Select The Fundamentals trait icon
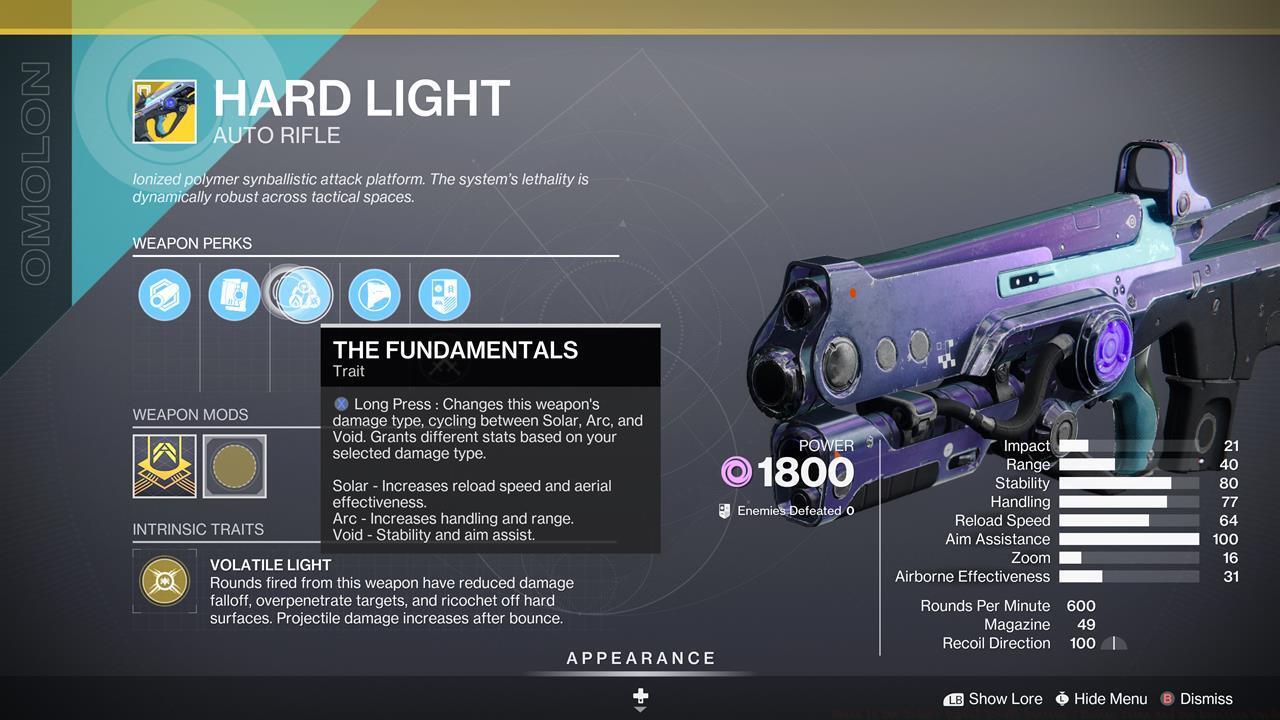 pyautogui.click(x=301, y=294)
